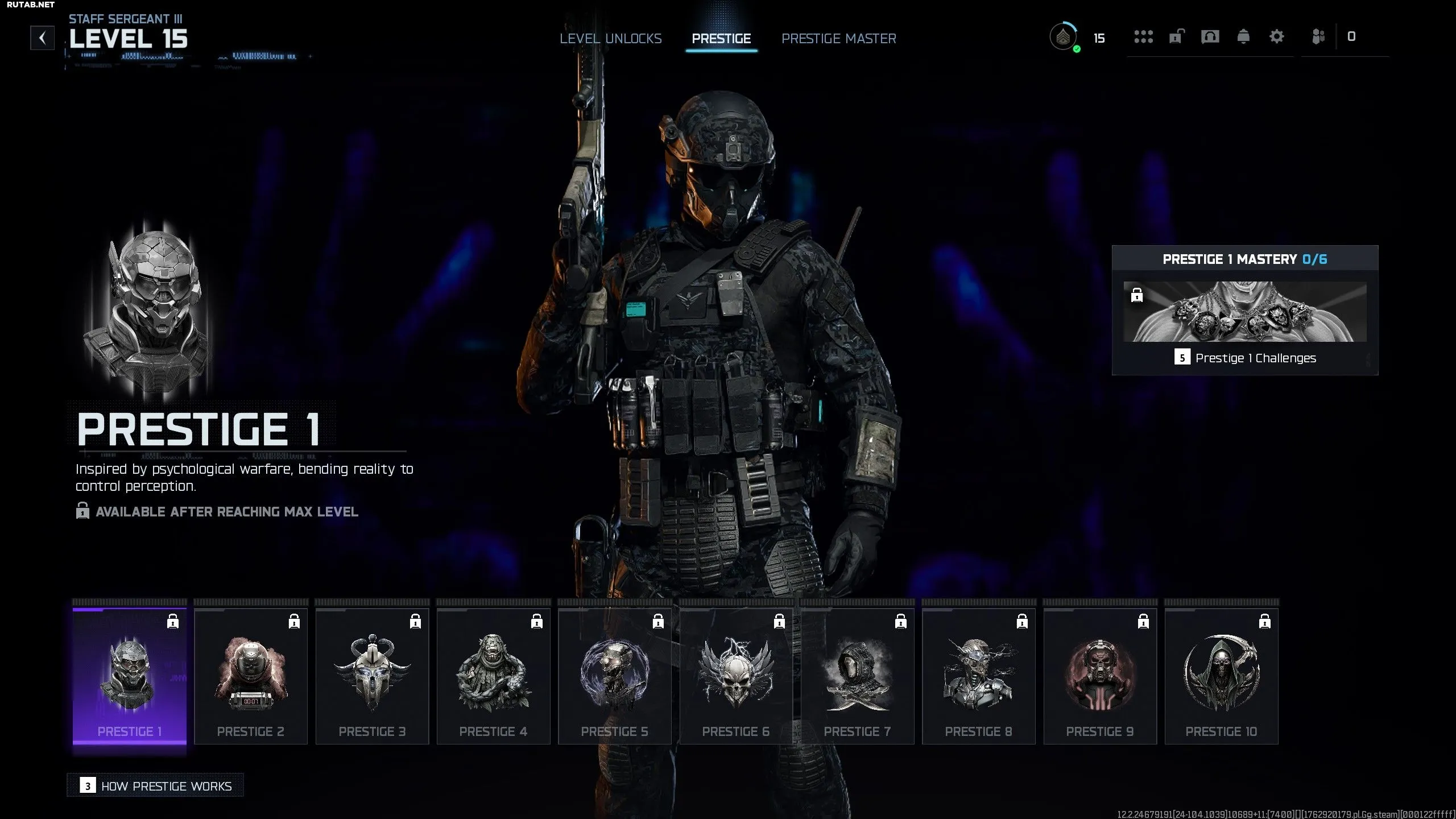Open the notifications bell
Image resolution: width=1456 pixels, height=819 pixels.
click(1243, 37)
